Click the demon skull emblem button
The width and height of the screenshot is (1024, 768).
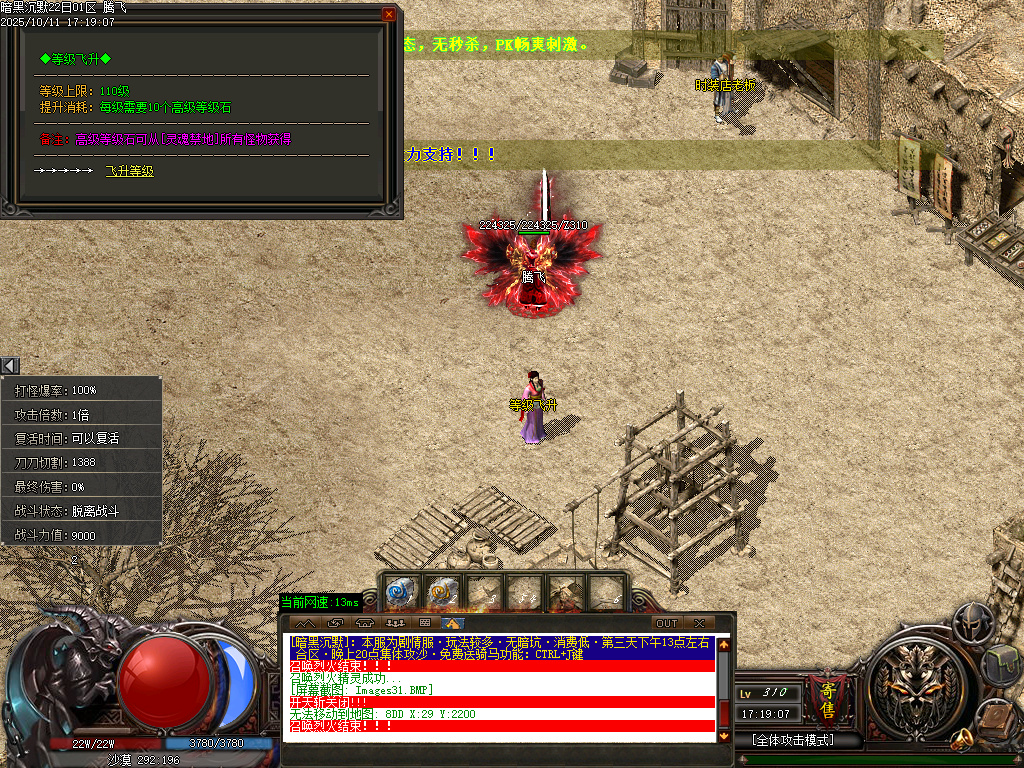908,688
